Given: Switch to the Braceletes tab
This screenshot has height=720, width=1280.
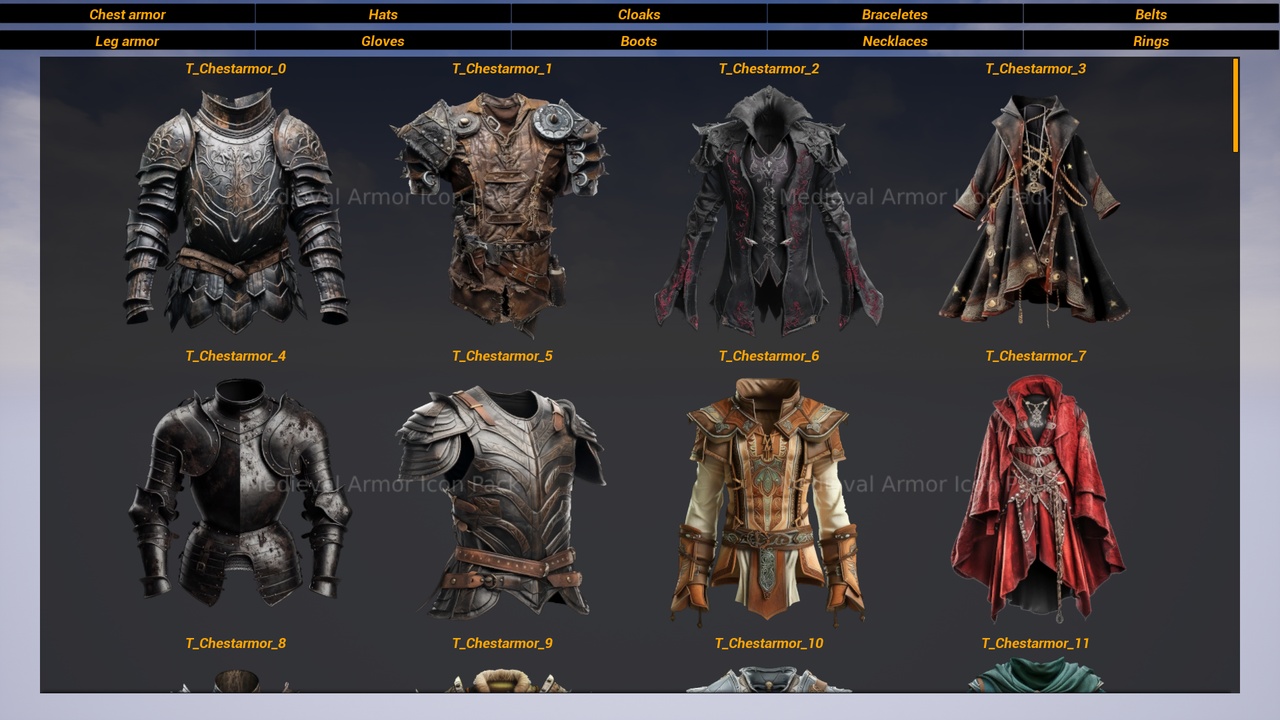Looking at the screenshot, I should [x=895, y=14].
